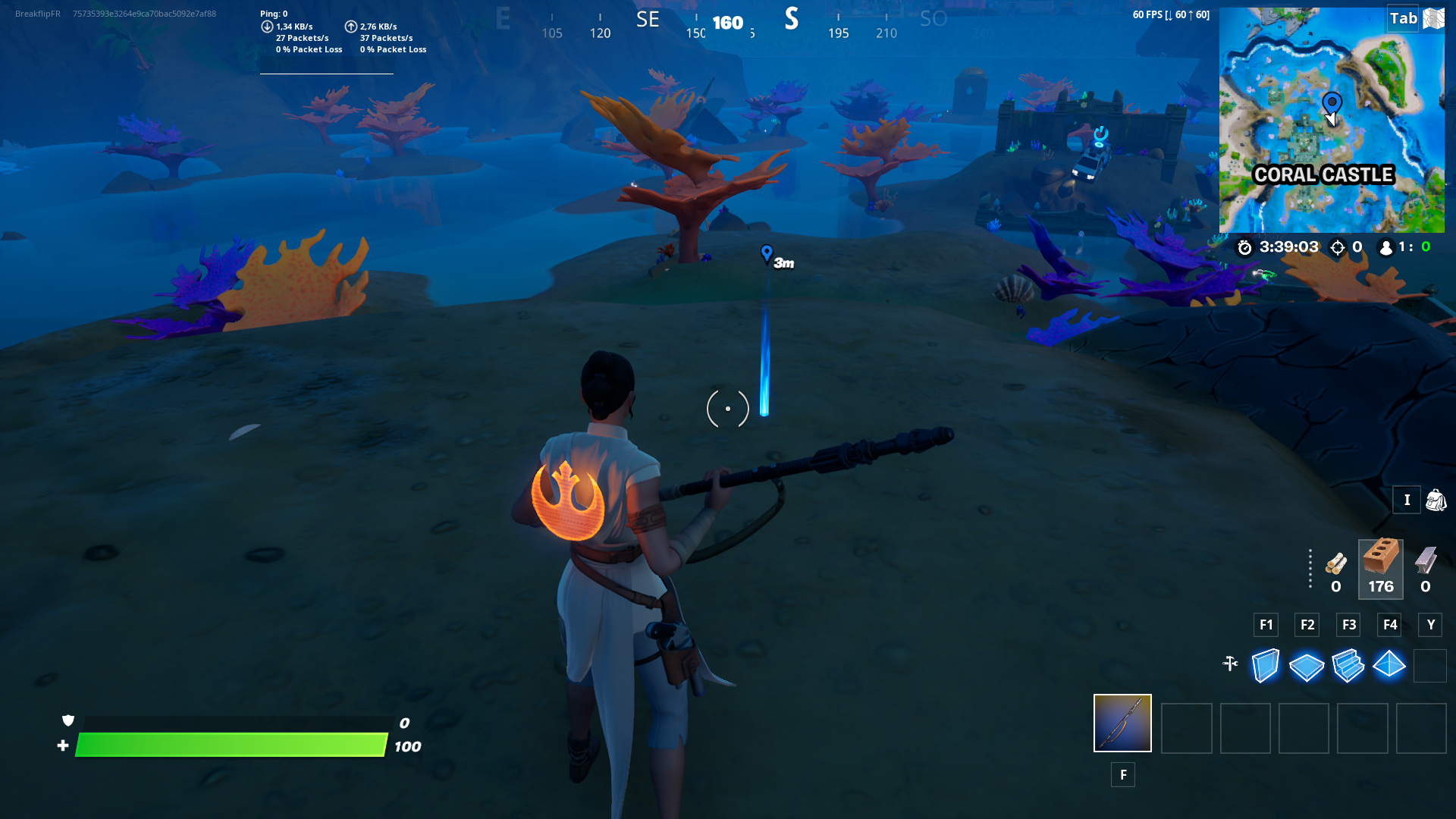
Task: Click the wood resource icon
Action: tap(1335, 565)
